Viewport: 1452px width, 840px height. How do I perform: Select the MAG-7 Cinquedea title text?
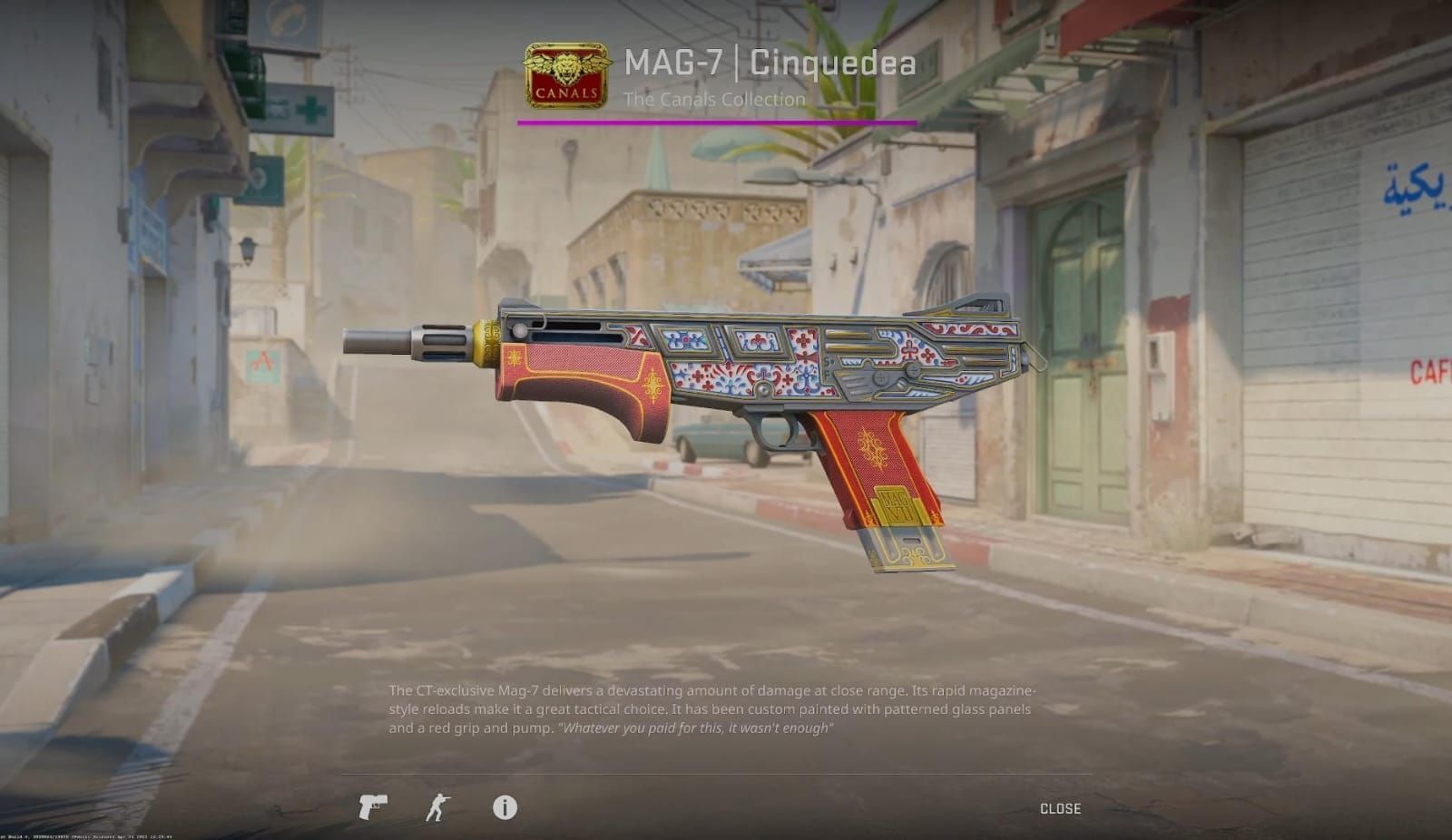tap(767, 64)
